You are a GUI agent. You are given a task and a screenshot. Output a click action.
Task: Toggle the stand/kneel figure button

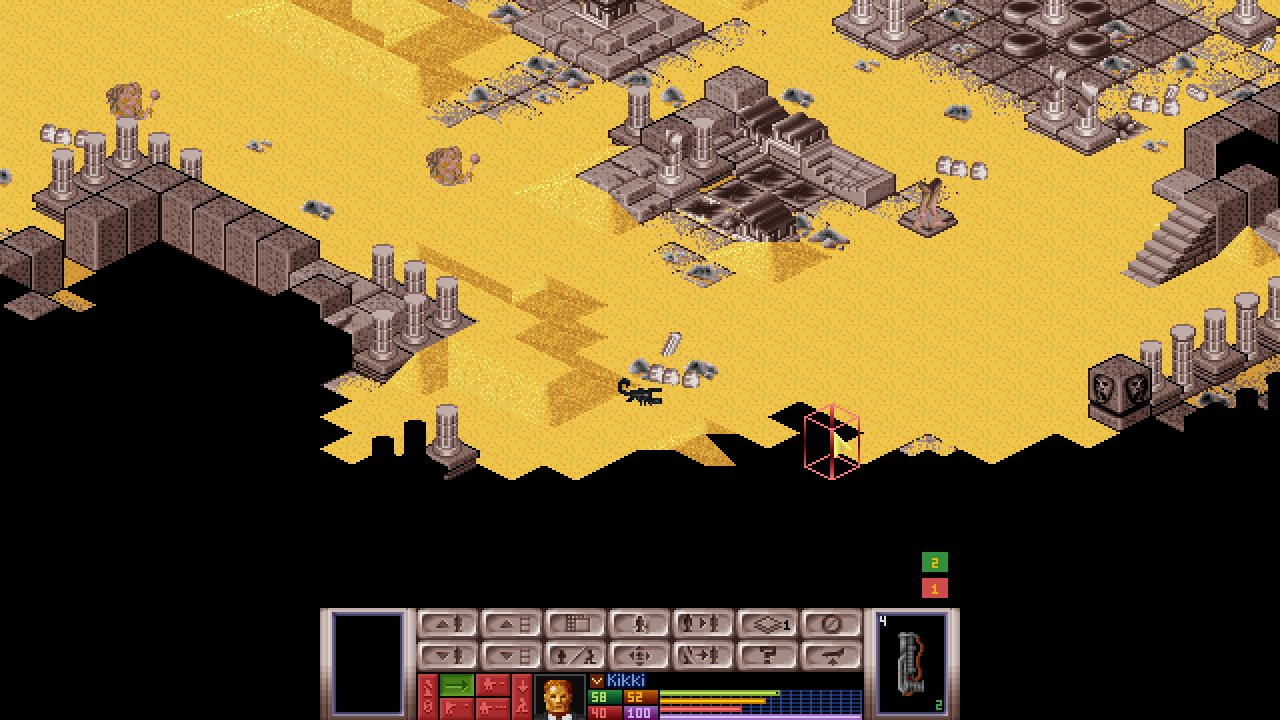(x=575, y=656)
